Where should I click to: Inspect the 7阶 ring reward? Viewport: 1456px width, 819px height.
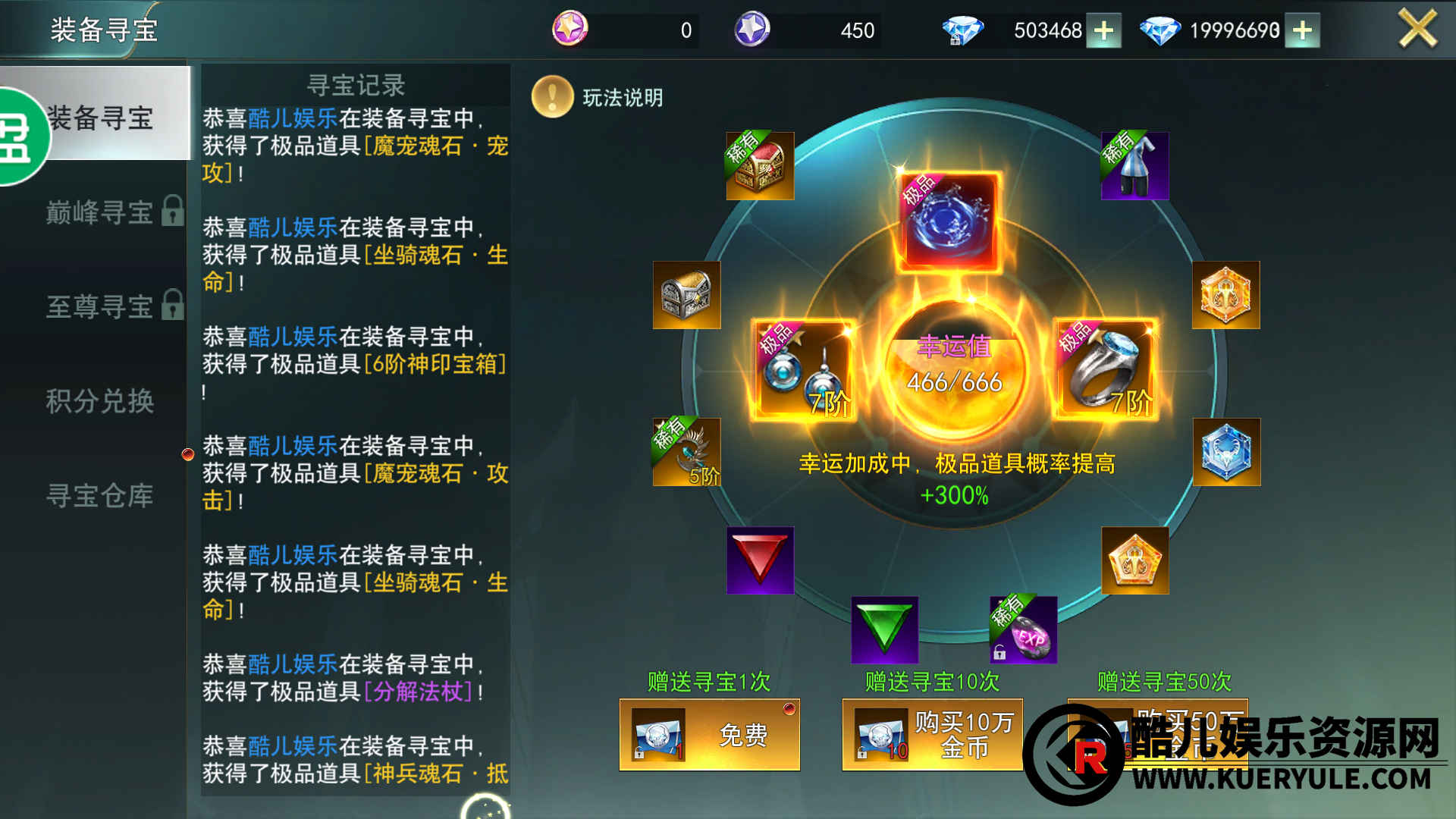[x=1104, y=370]
